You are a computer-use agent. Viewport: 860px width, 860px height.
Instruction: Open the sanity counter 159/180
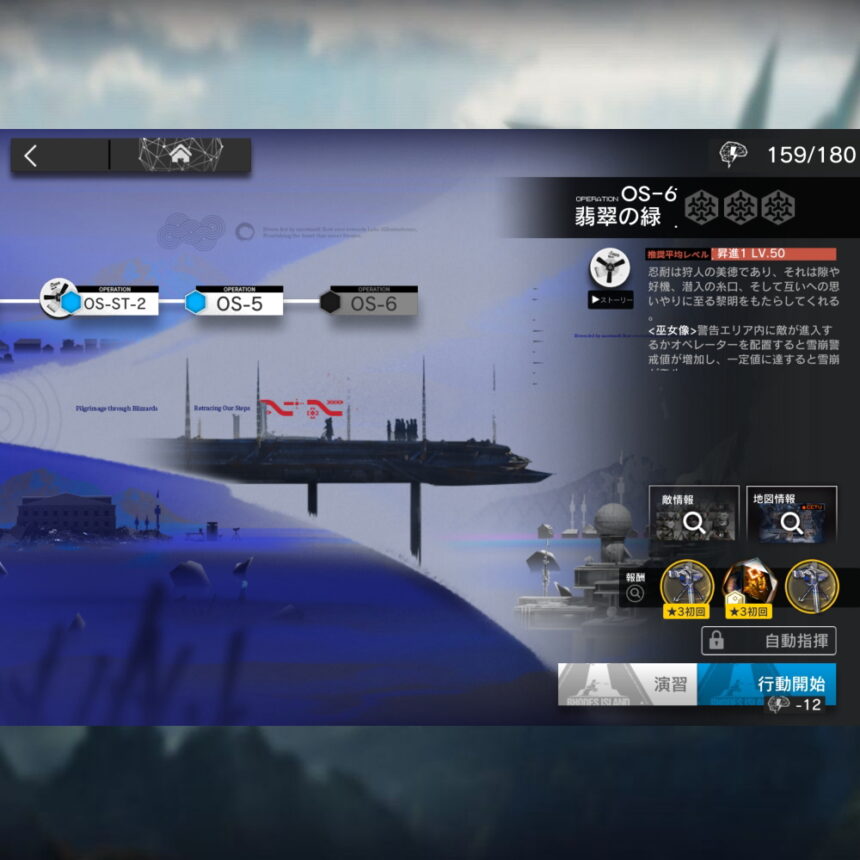(x=790, y=155)
